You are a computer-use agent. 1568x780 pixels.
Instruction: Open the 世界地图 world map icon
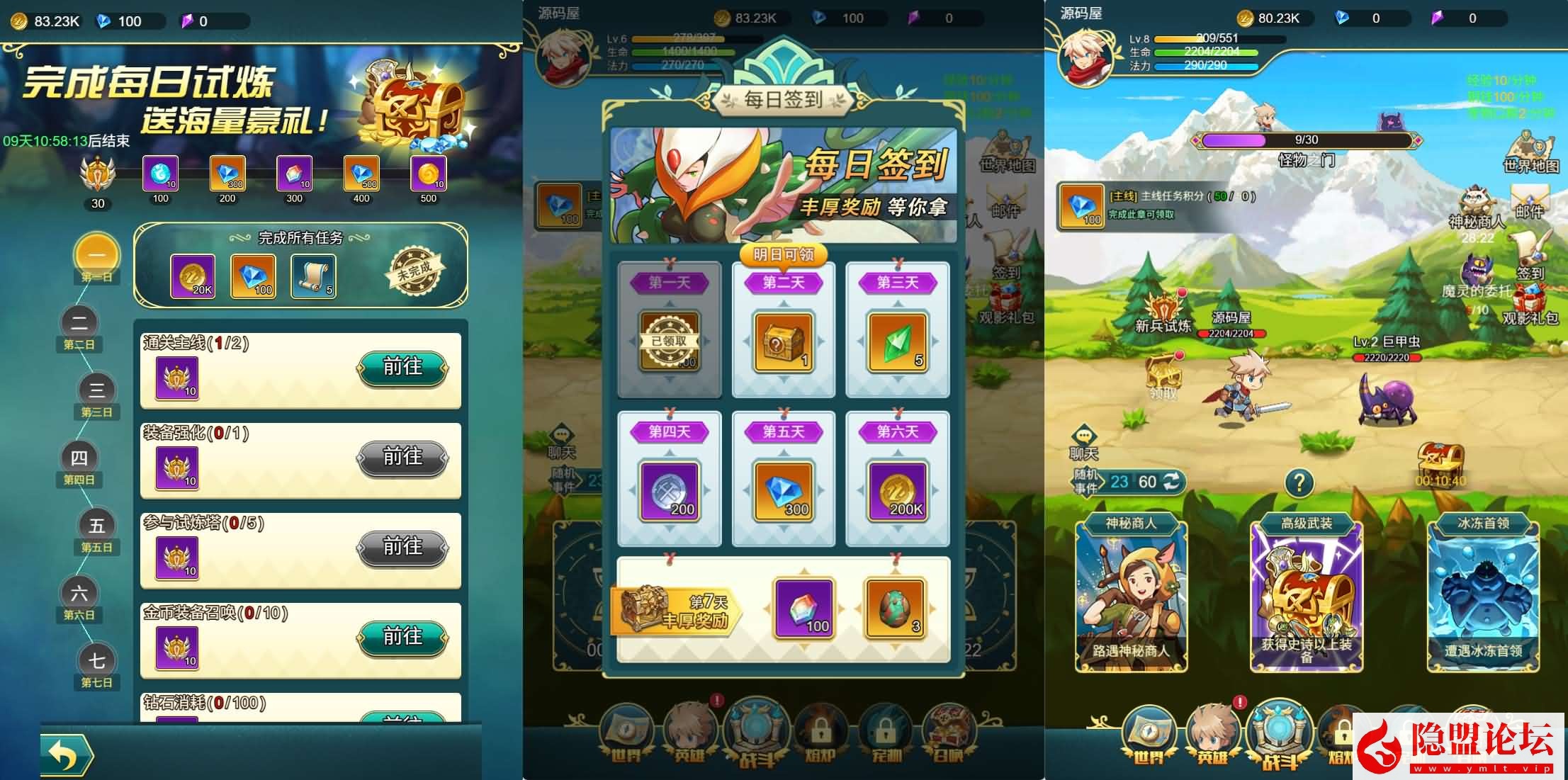tap(1530, 151)
